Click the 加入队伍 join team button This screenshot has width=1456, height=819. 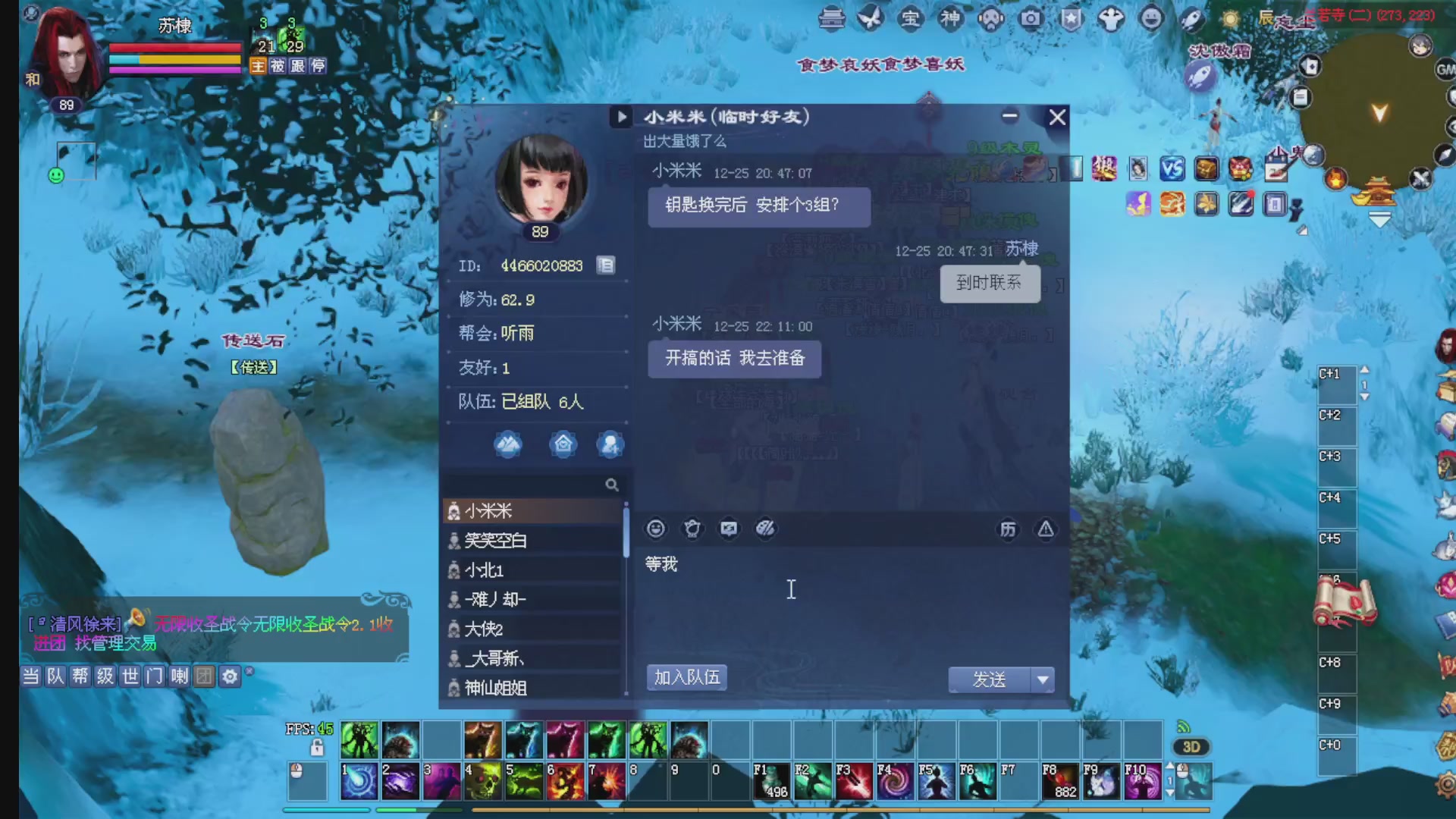point(686,676)
